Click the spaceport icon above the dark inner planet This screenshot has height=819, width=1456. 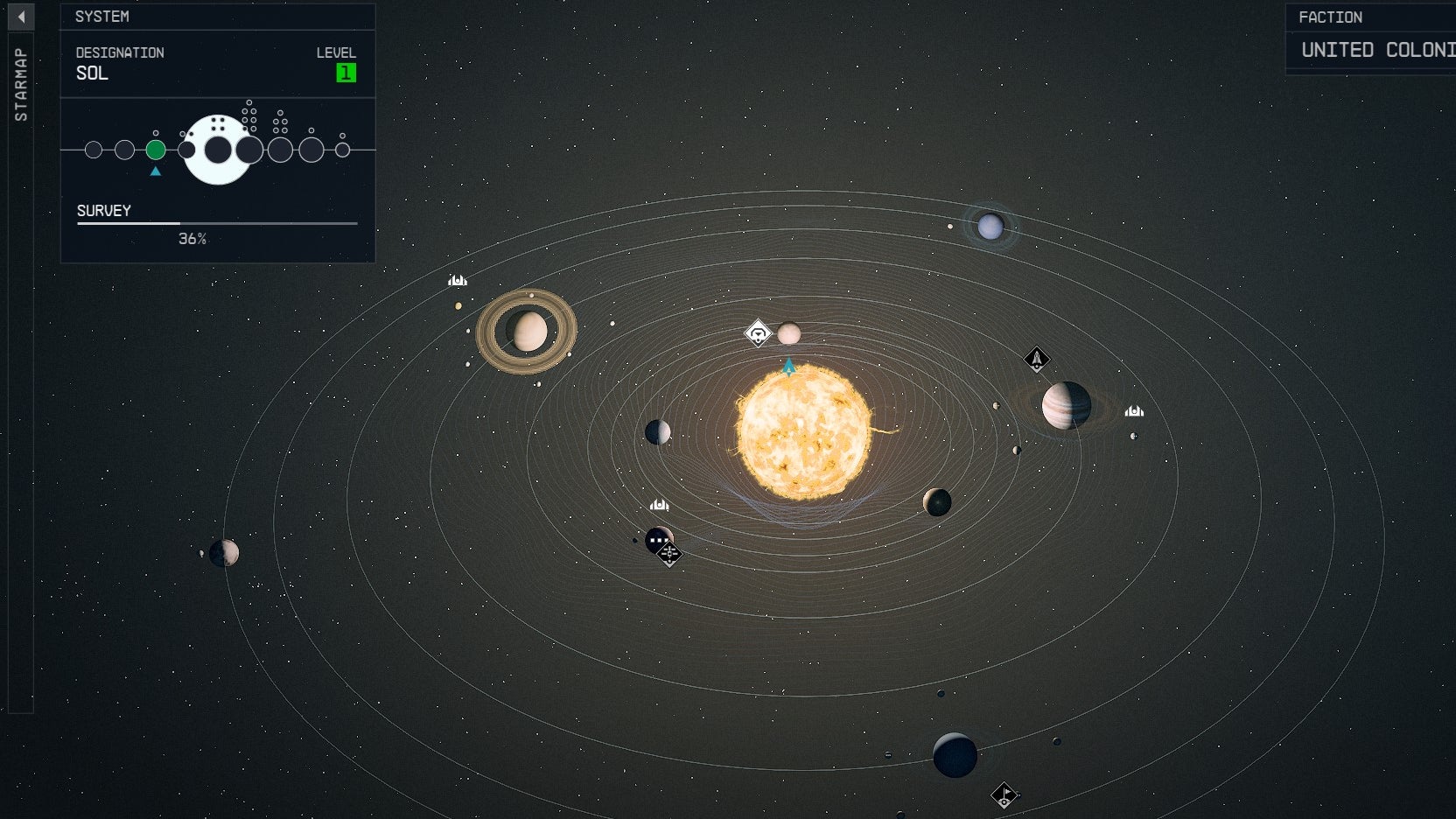point(659,505)
